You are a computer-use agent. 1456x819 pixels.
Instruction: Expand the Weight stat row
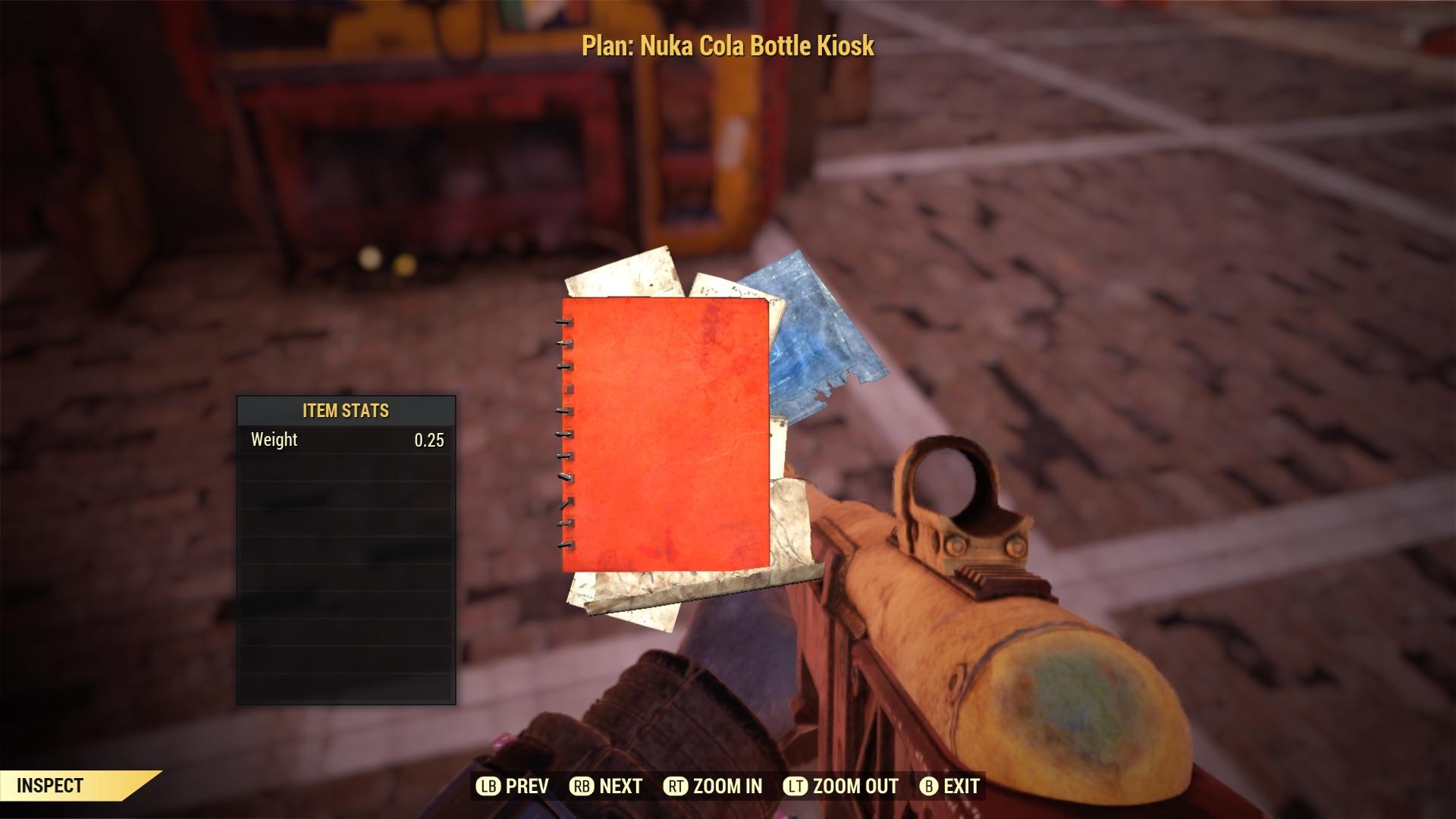pyautogui.click(x=346, y=438)
